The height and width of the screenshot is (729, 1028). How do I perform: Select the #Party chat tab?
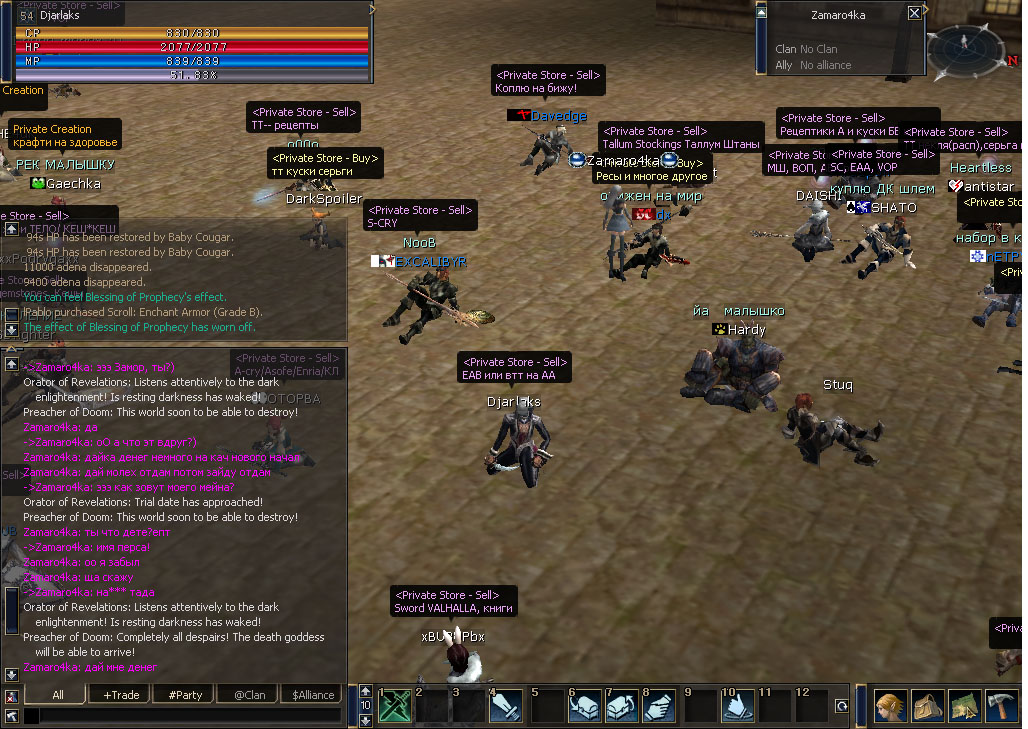tap(185, 694)
